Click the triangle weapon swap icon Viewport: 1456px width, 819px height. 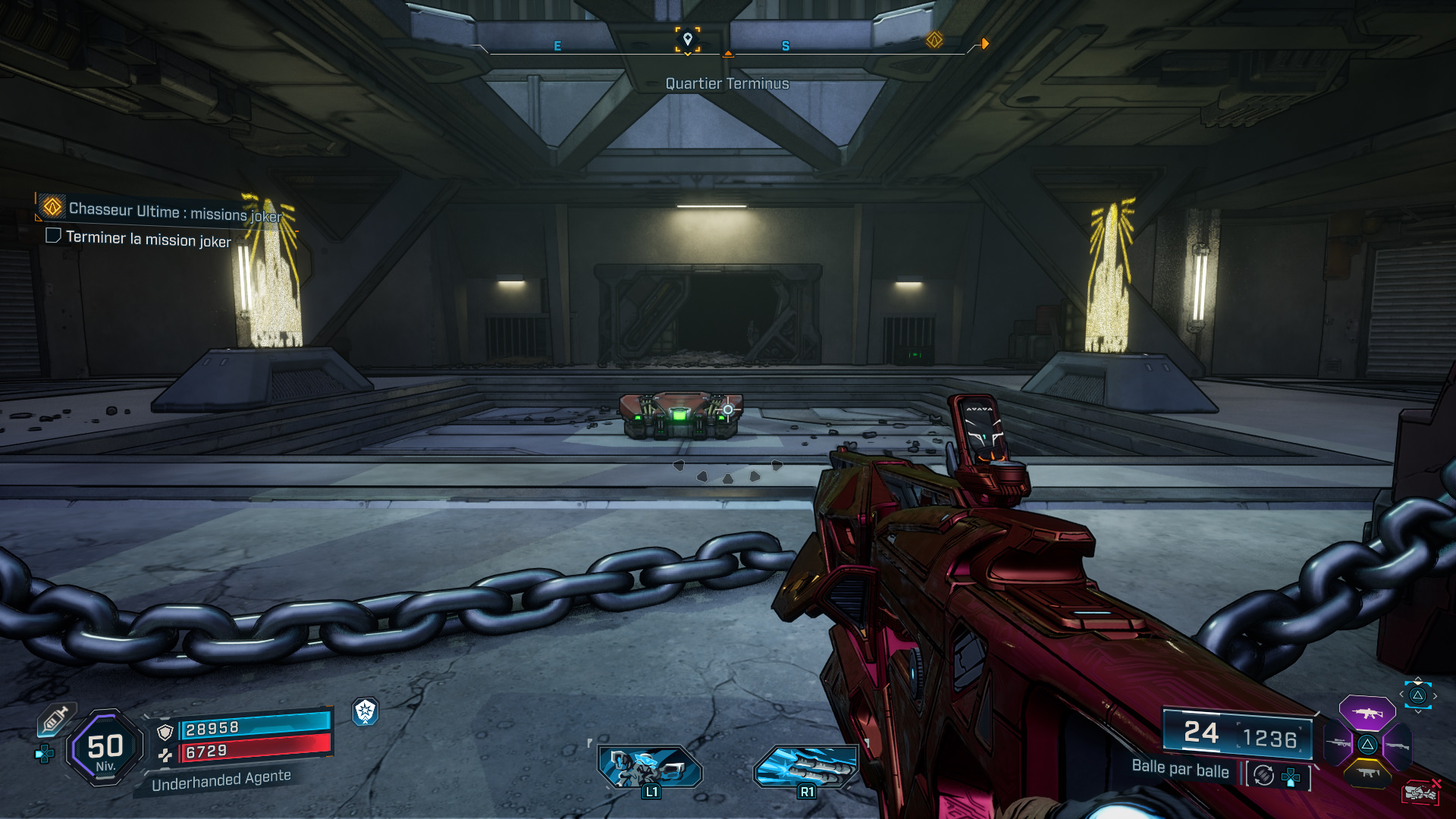pos(1417,696)
